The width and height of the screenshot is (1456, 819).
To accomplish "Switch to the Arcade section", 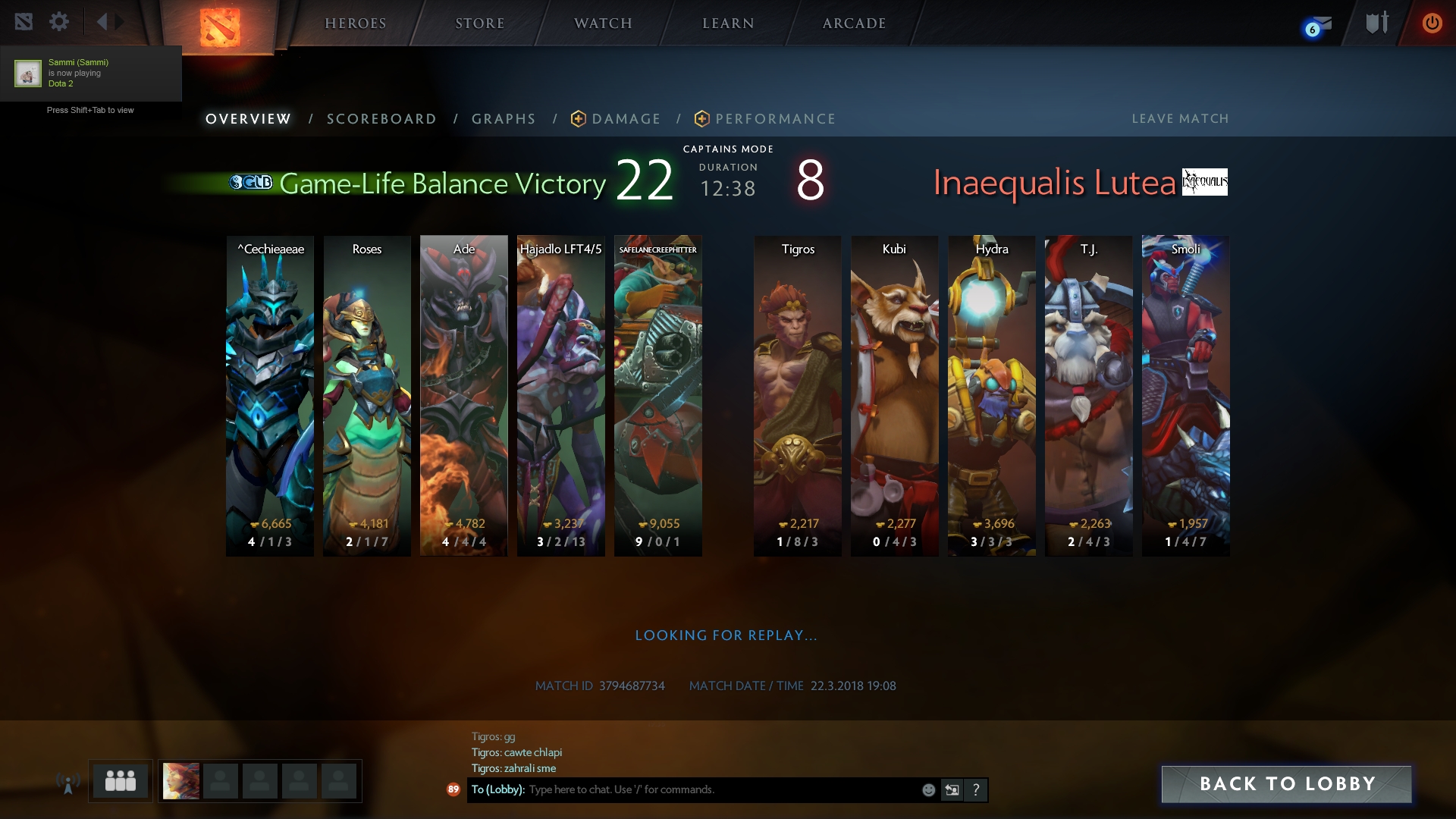I will click(854, 24).
